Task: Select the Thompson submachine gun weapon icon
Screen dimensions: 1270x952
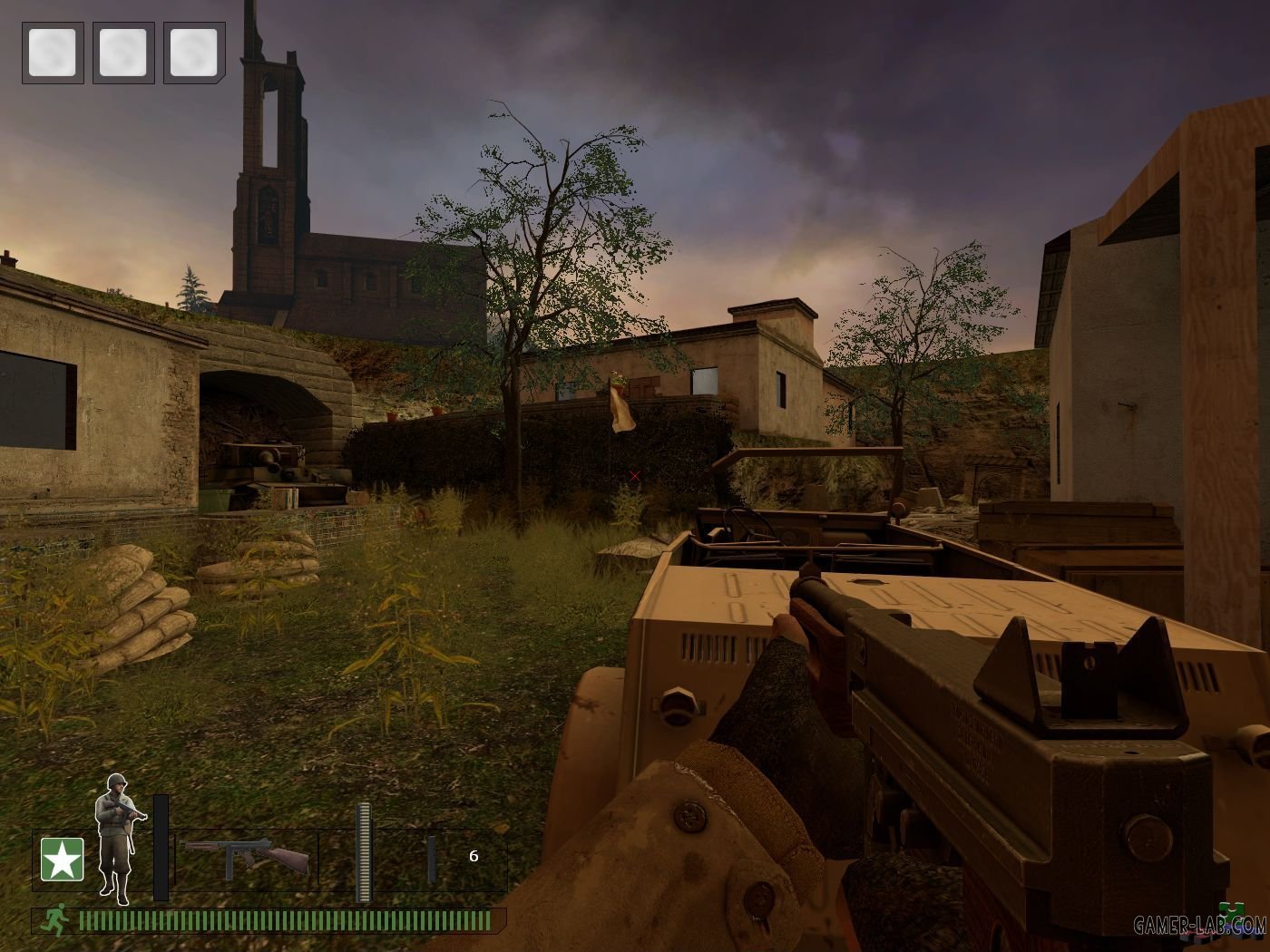Action: tap(246, 857)
